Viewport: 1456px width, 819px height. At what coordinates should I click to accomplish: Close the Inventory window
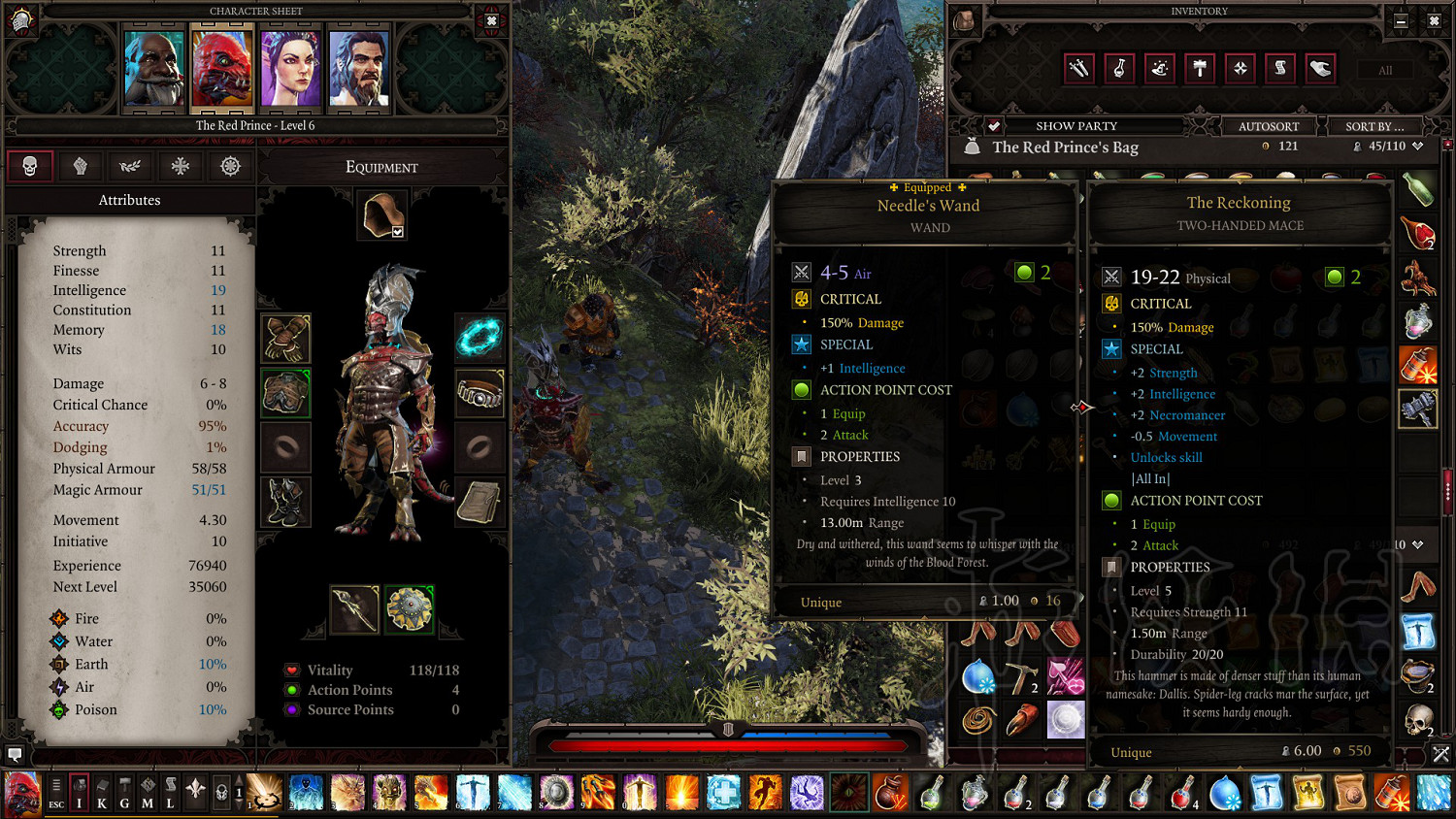[x=1434, y=20]
